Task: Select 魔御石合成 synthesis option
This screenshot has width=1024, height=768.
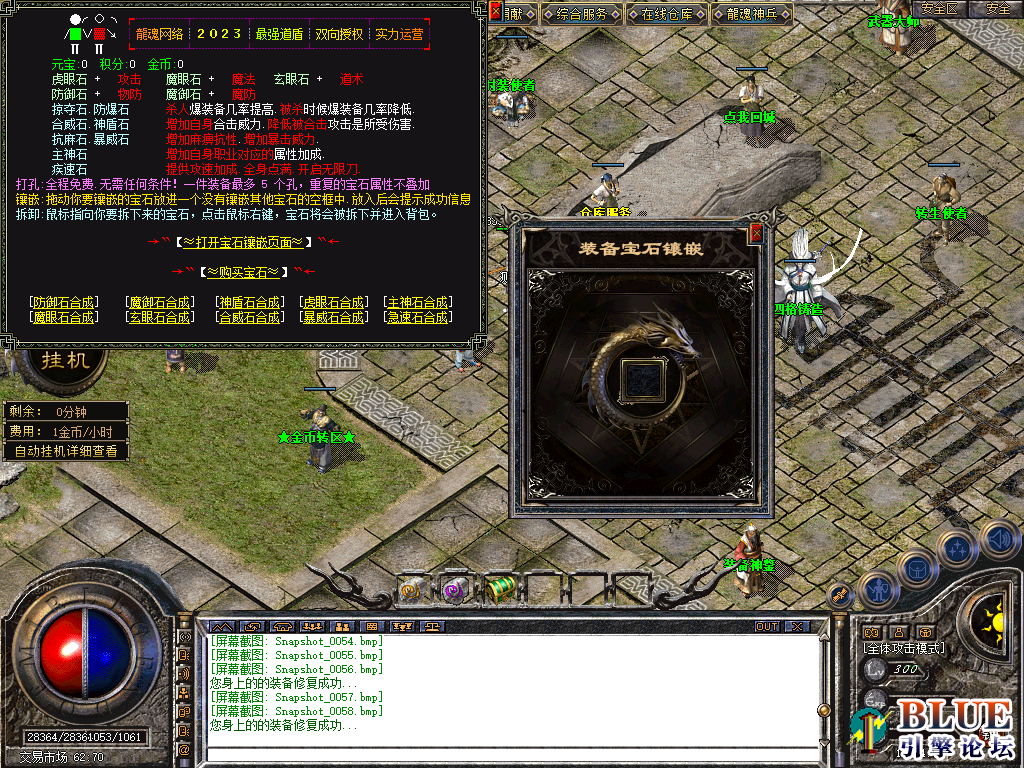Action: click(159, 302)
